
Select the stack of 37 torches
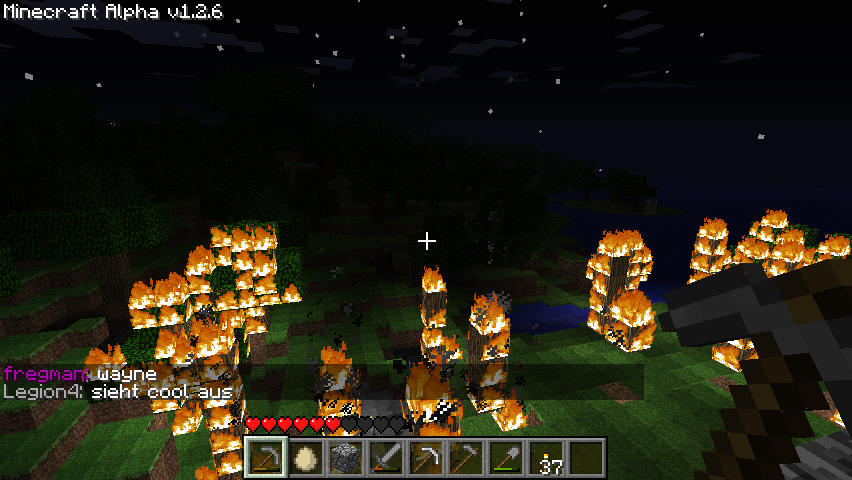(545, 459)
